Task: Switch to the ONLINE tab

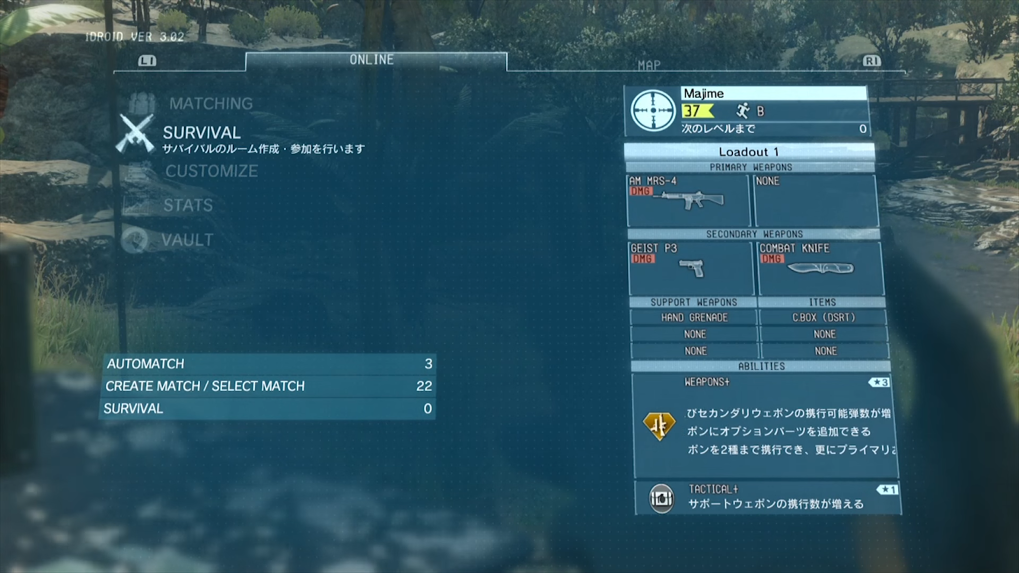Action: pos(372,61)
